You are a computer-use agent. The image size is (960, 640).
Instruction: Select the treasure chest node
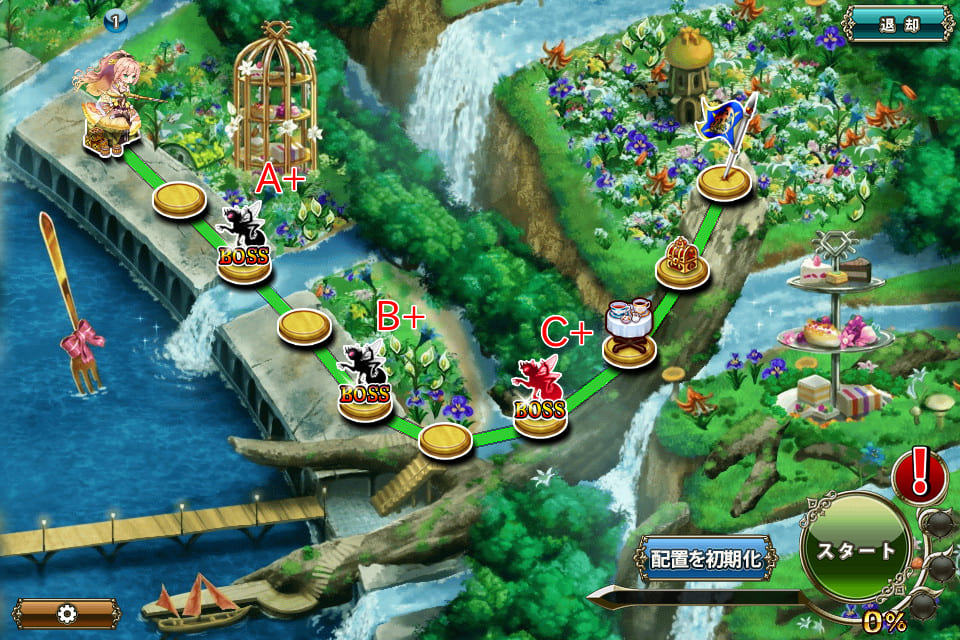tap(683, 262)
